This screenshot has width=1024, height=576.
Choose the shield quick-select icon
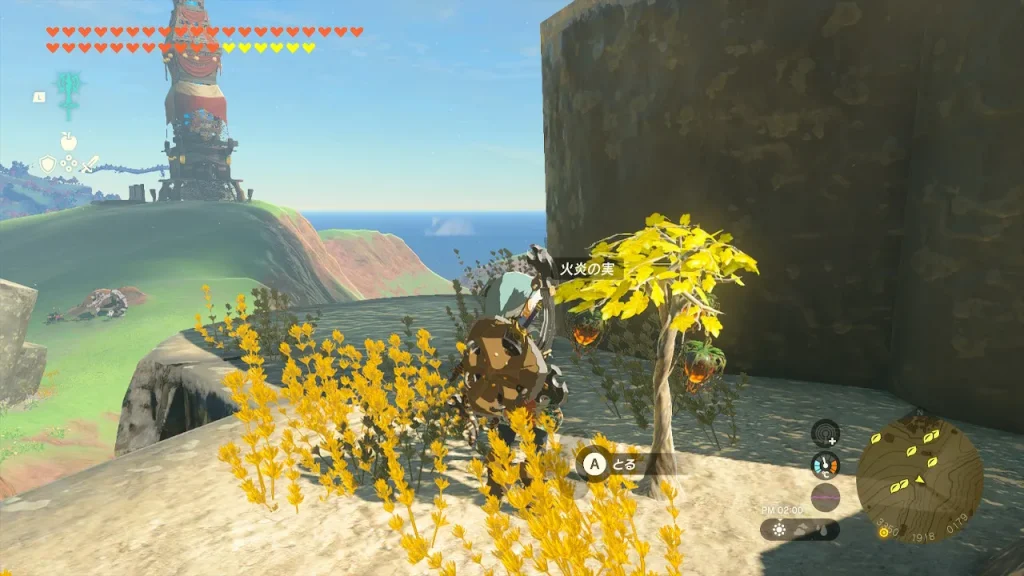46,163
